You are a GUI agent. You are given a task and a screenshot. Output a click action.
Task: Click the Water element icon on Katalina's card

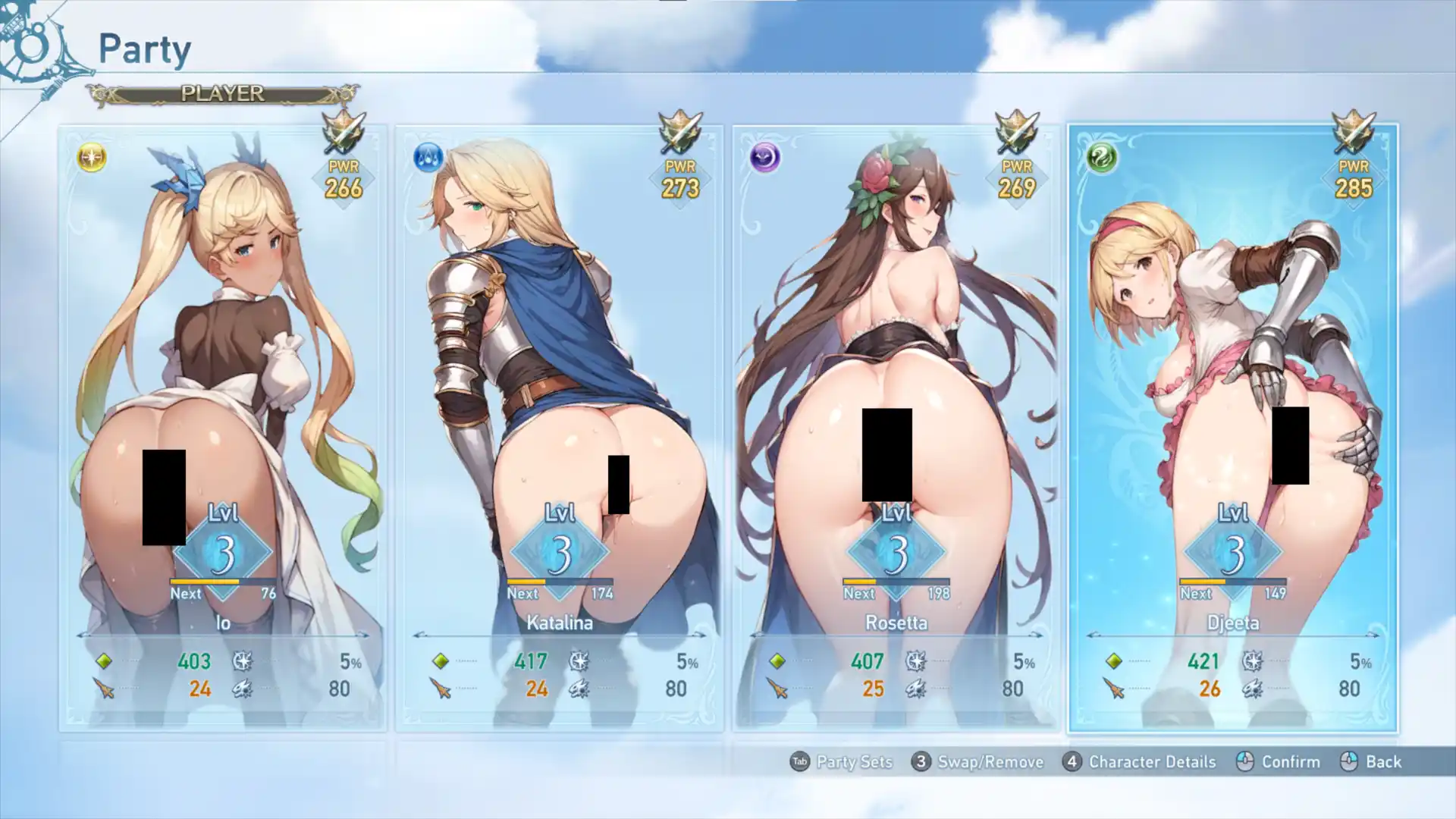click(x=427, y=157)
